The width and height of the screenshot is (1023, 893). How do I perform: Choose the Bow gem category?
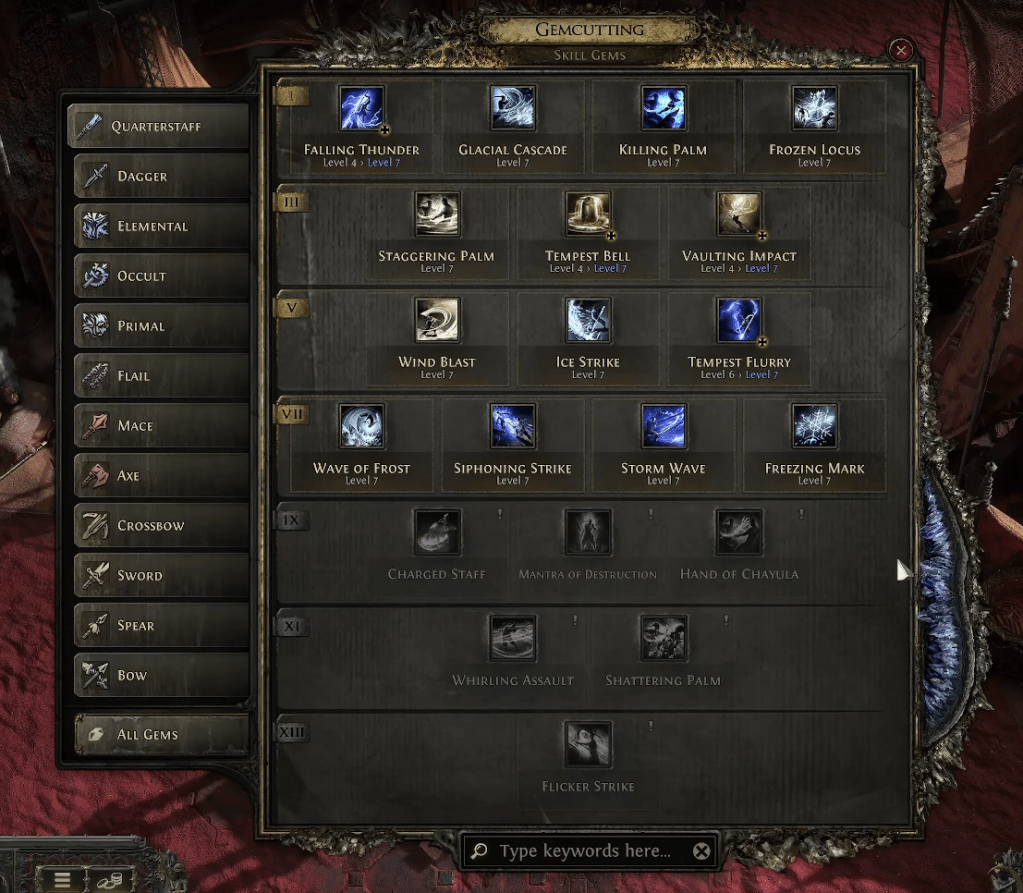tap(159, 675)
